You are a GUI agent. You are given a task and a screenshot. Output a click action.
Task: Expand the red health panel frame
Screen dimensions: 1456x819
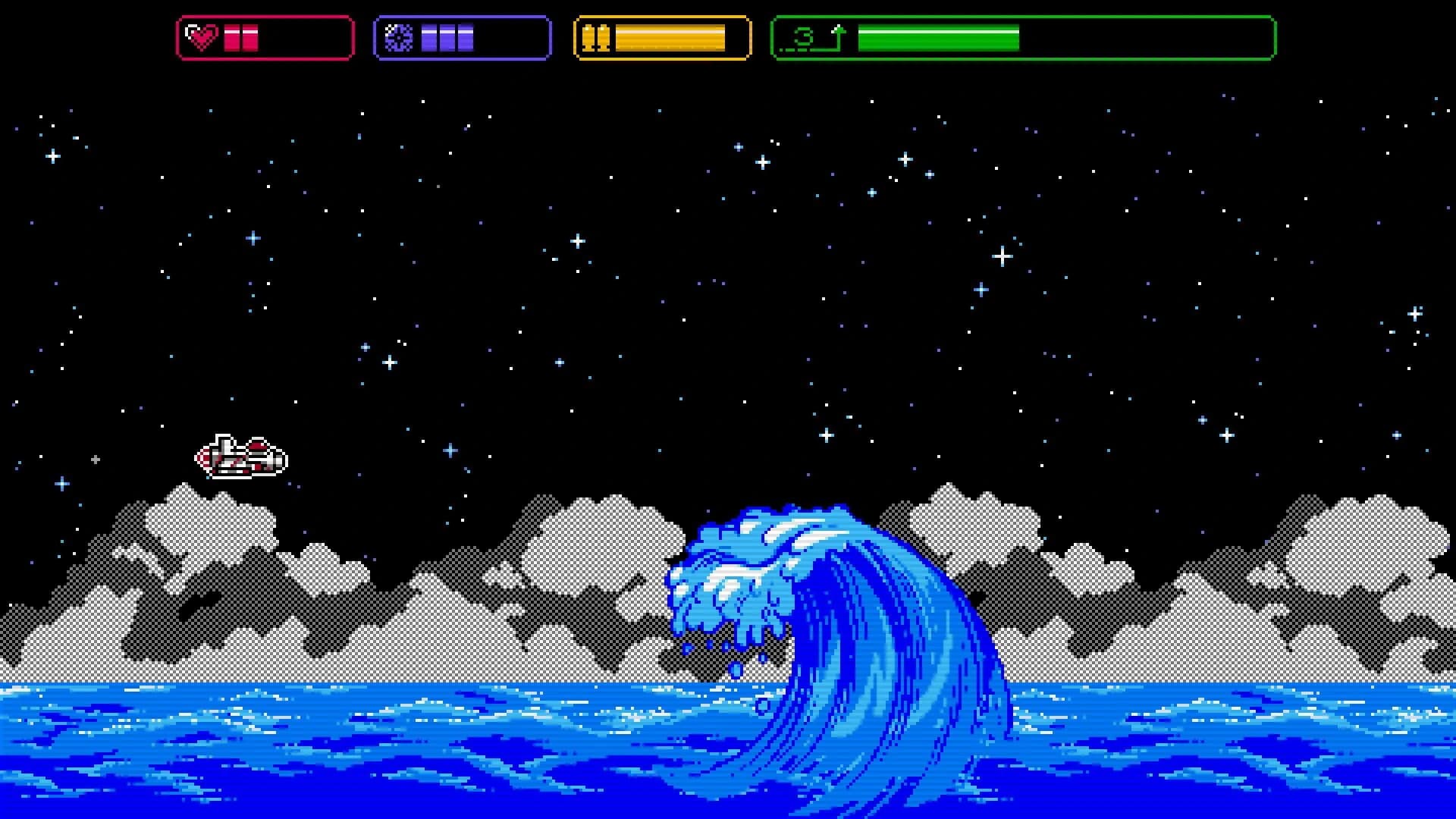pyautogui.click(x=265, y=35)
